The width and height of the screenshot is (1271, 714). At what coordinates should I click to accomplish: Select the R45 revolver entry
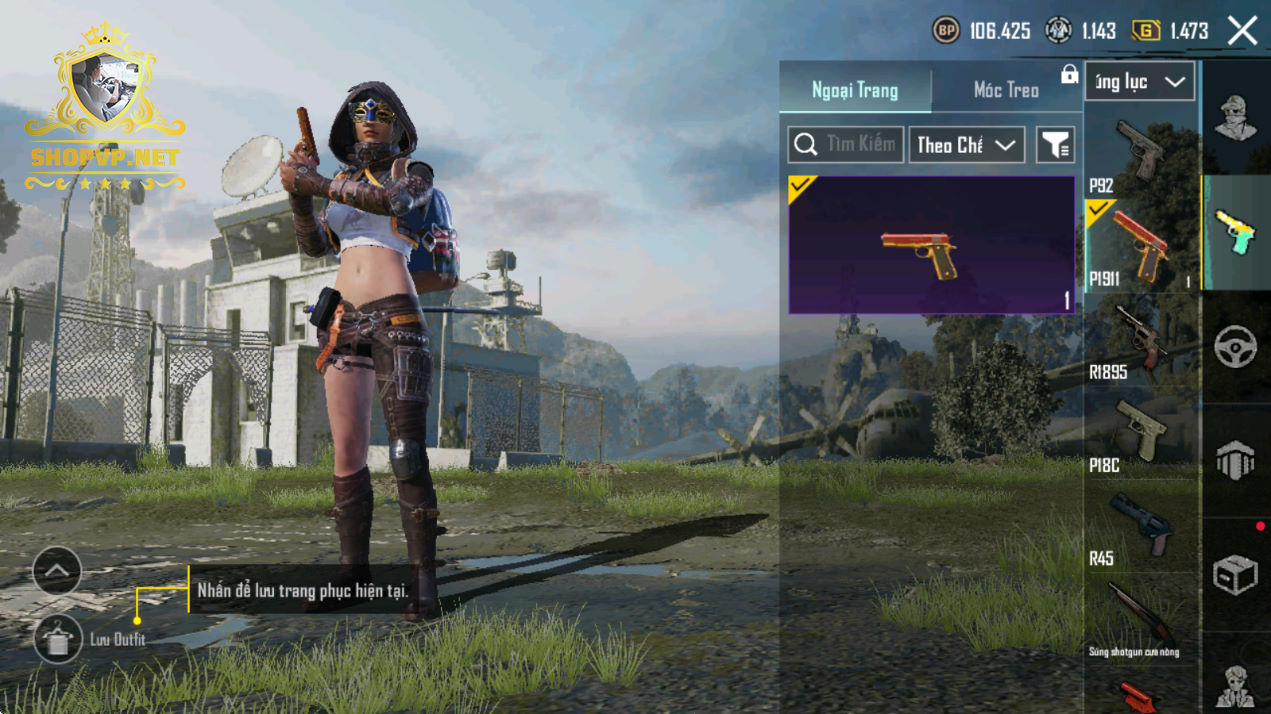[x=1139, y=526]
